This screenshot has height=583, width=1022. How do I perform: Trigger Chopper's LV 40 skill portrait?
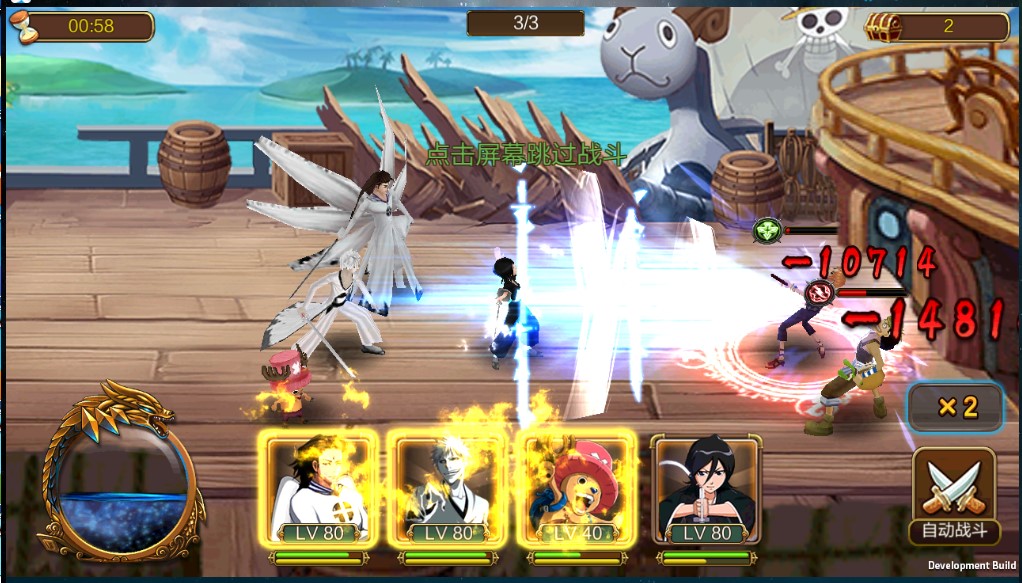[578, 491]
